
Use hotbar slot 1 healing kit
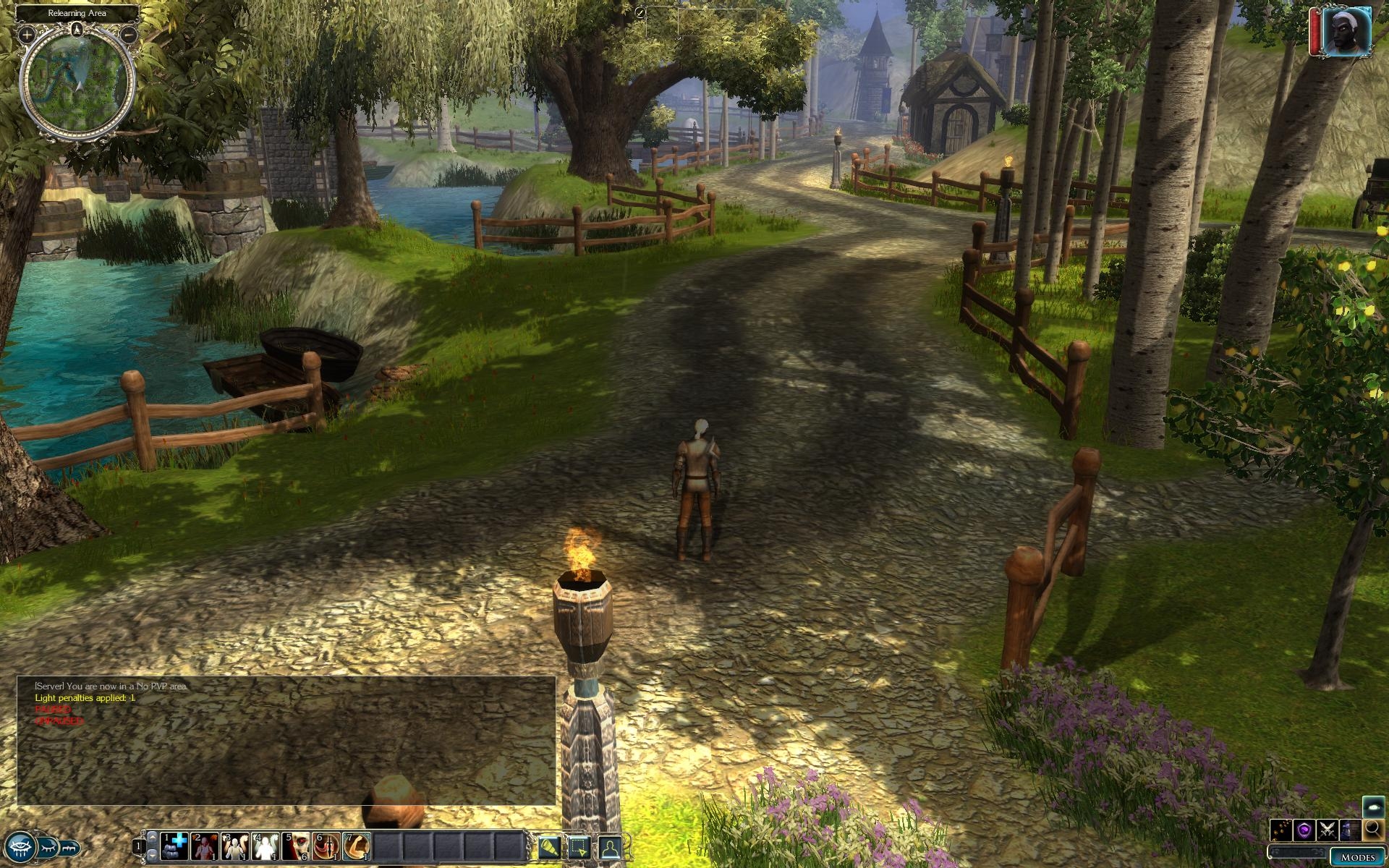[174, 846]
